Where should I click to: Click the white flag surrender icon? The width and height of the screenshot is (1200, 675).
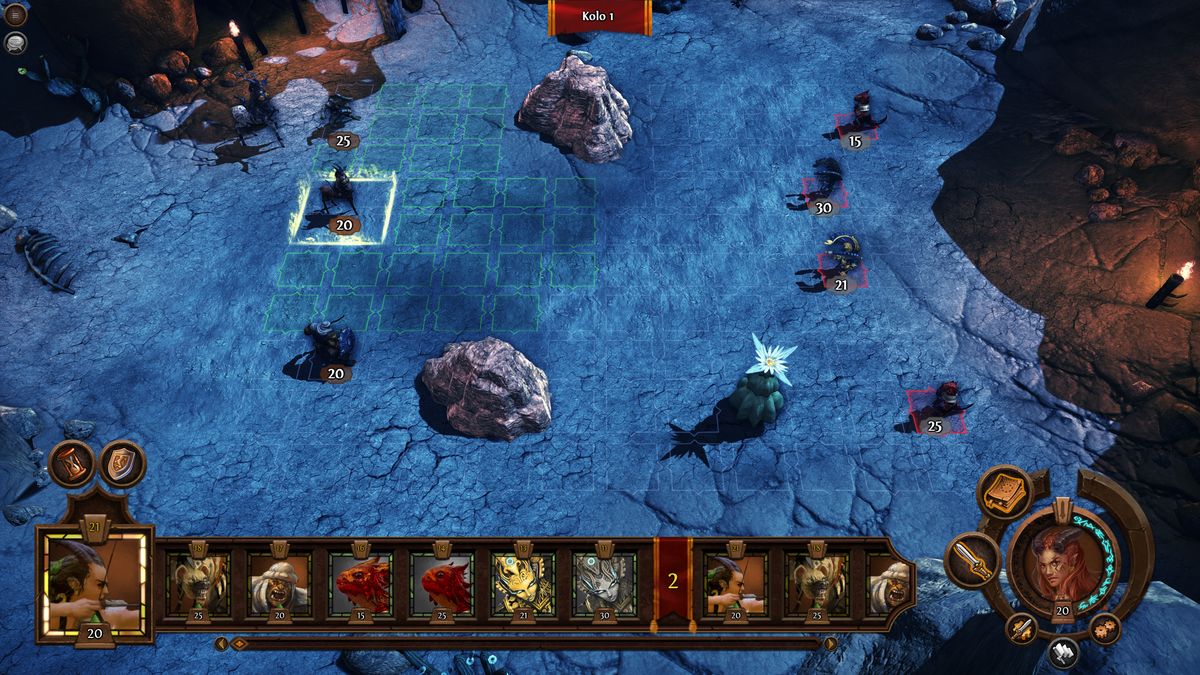tap(1064, 652)
